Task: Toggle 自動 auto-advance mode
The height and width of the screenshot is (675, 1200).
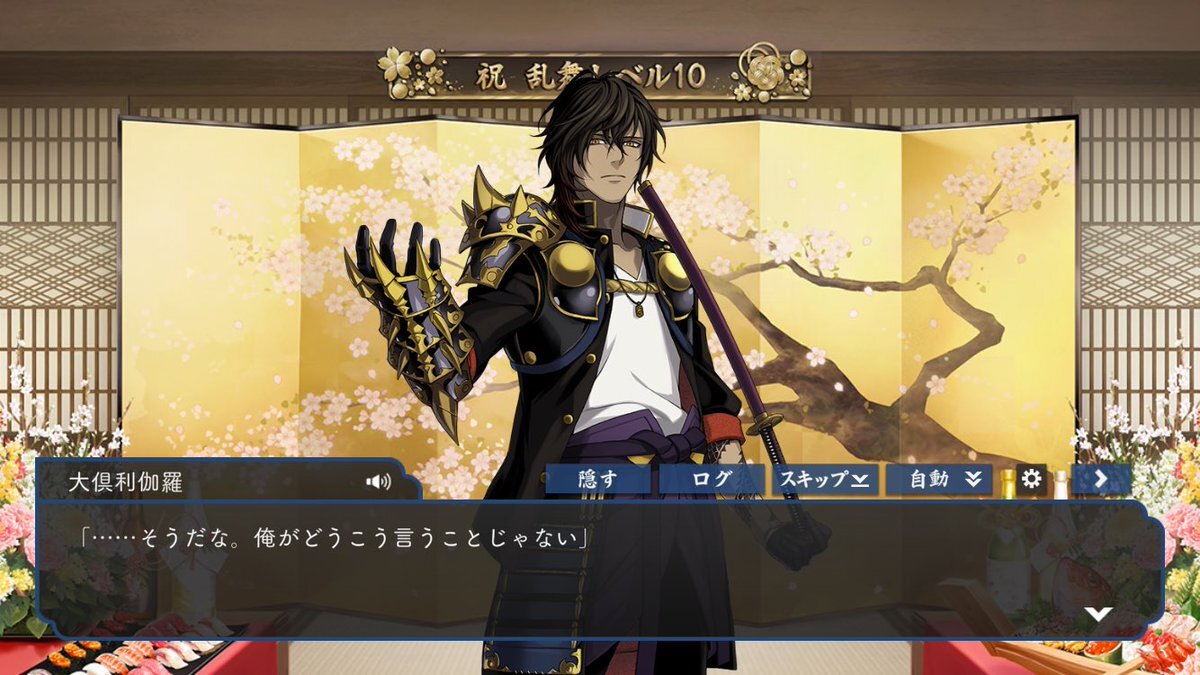Action: (x=938, y=479)
